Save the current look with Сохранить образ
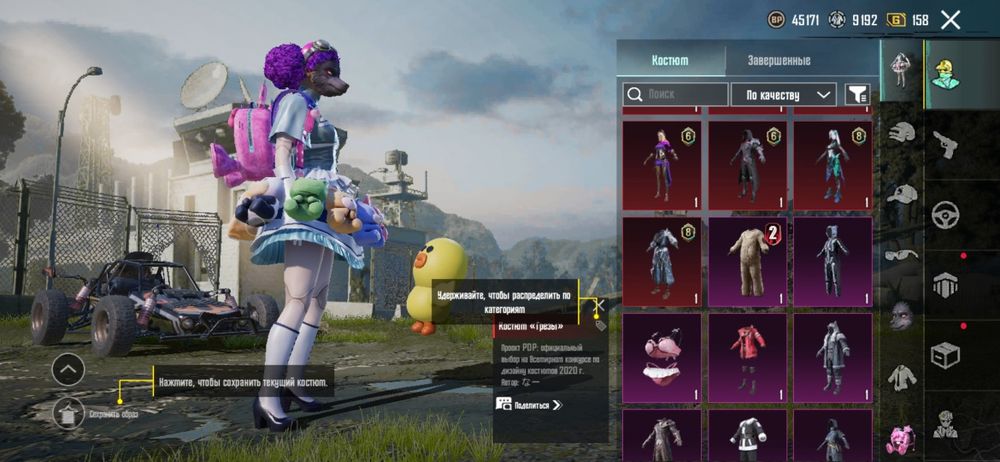 70,410
